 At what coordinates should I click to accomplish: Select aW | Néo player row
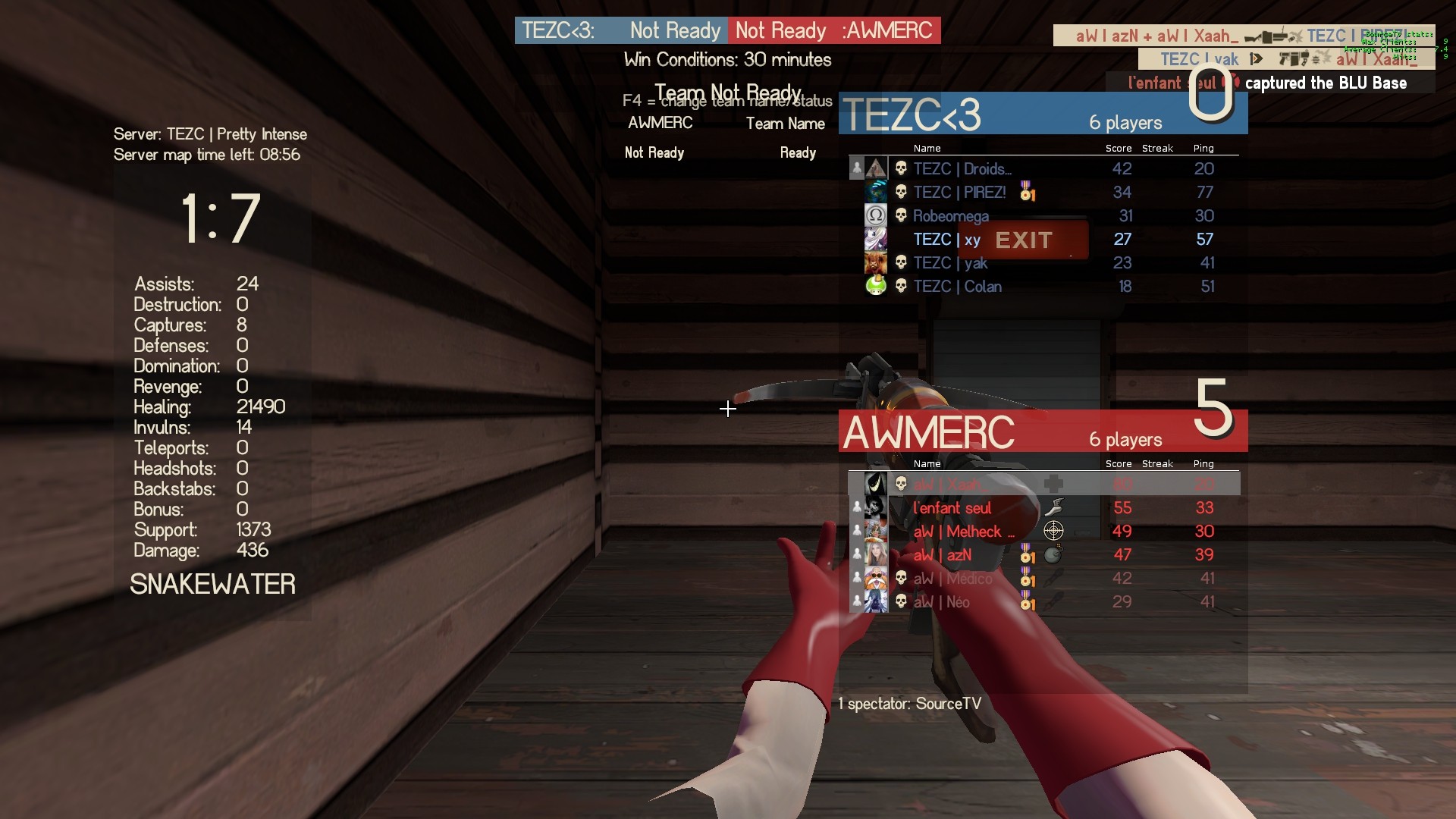(x=941, y=602)
